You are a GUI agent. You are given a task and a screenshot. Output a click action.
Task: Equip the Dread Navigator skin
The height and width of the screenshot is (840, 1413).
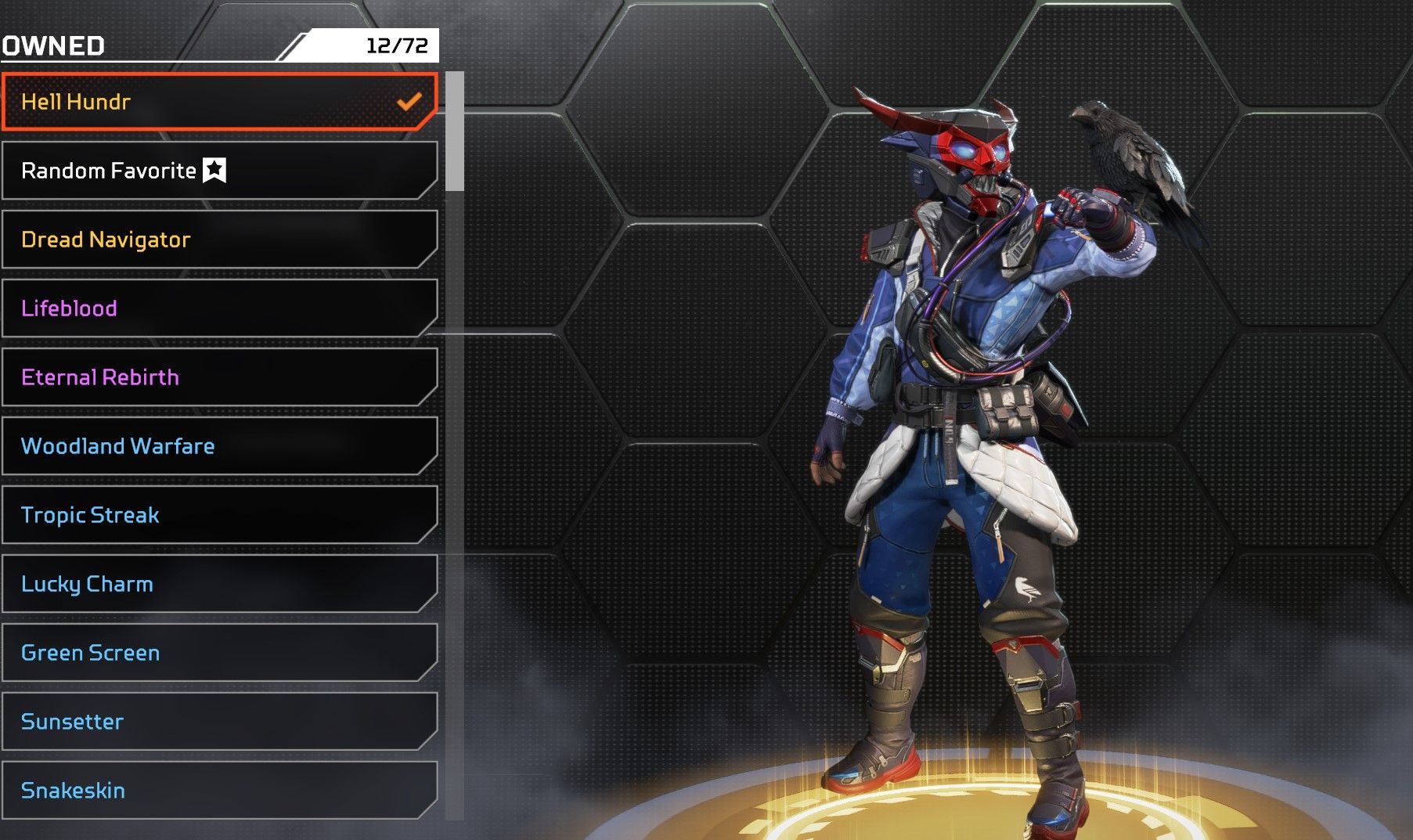point(219,240)
